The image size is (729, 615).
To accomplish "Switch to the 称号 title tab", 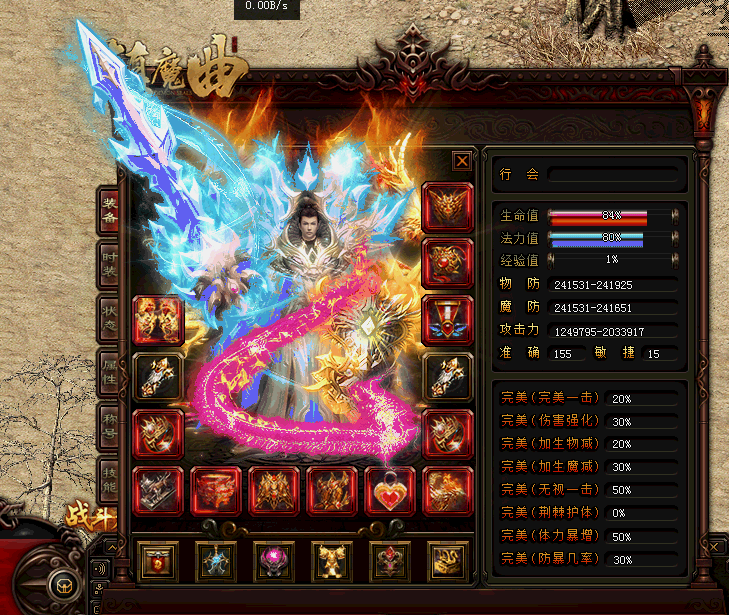I will pos(109,429).
